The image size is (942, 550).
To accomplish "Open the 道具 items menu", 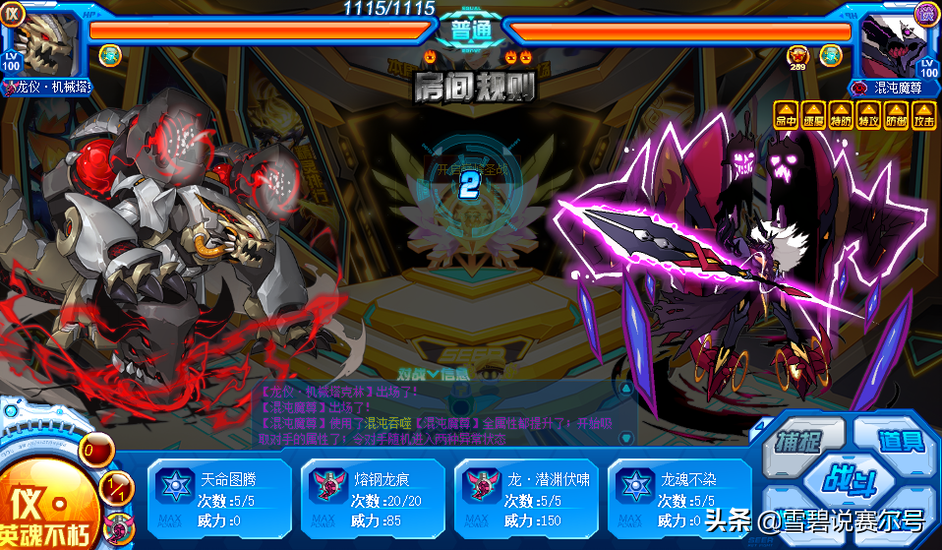I will point(900,441).
